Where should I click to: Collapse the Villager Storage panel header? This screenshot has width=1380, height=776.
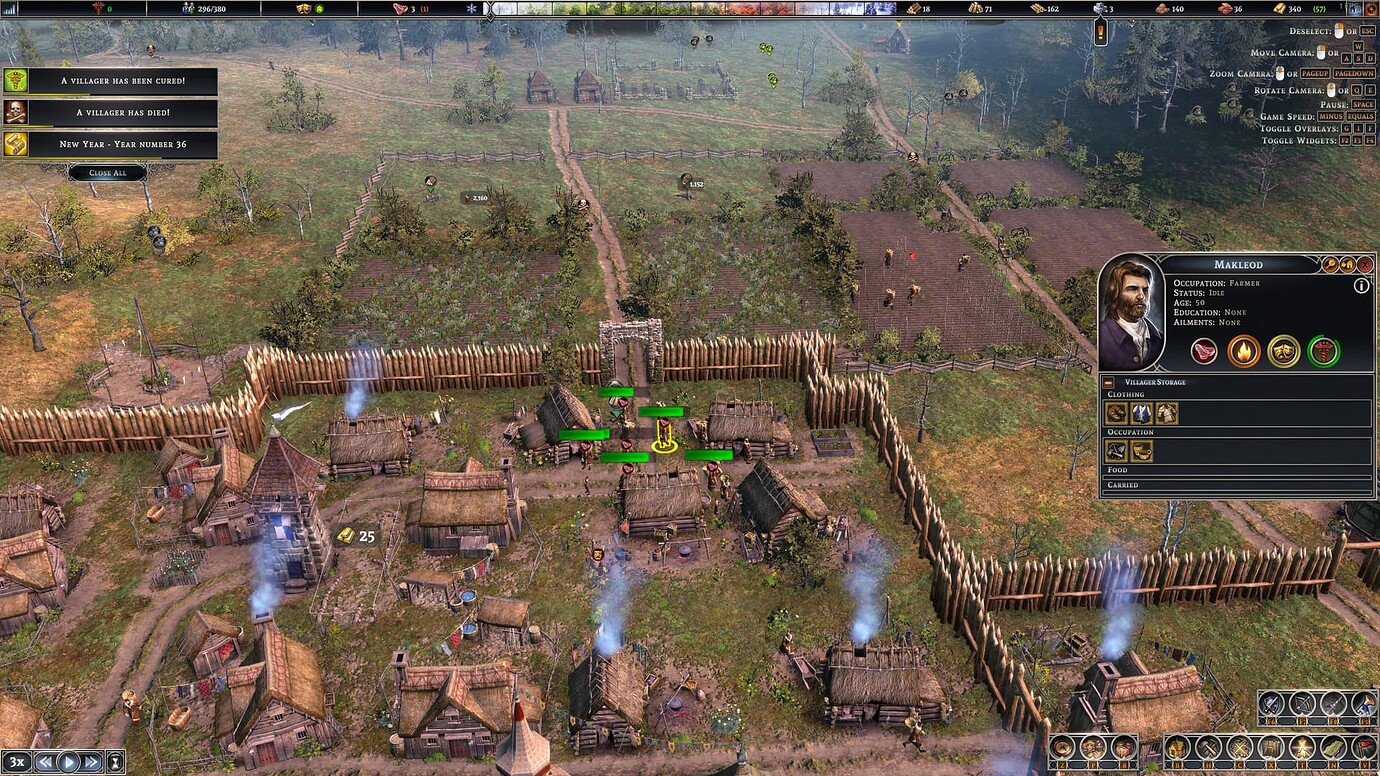tap(1109, 382)
